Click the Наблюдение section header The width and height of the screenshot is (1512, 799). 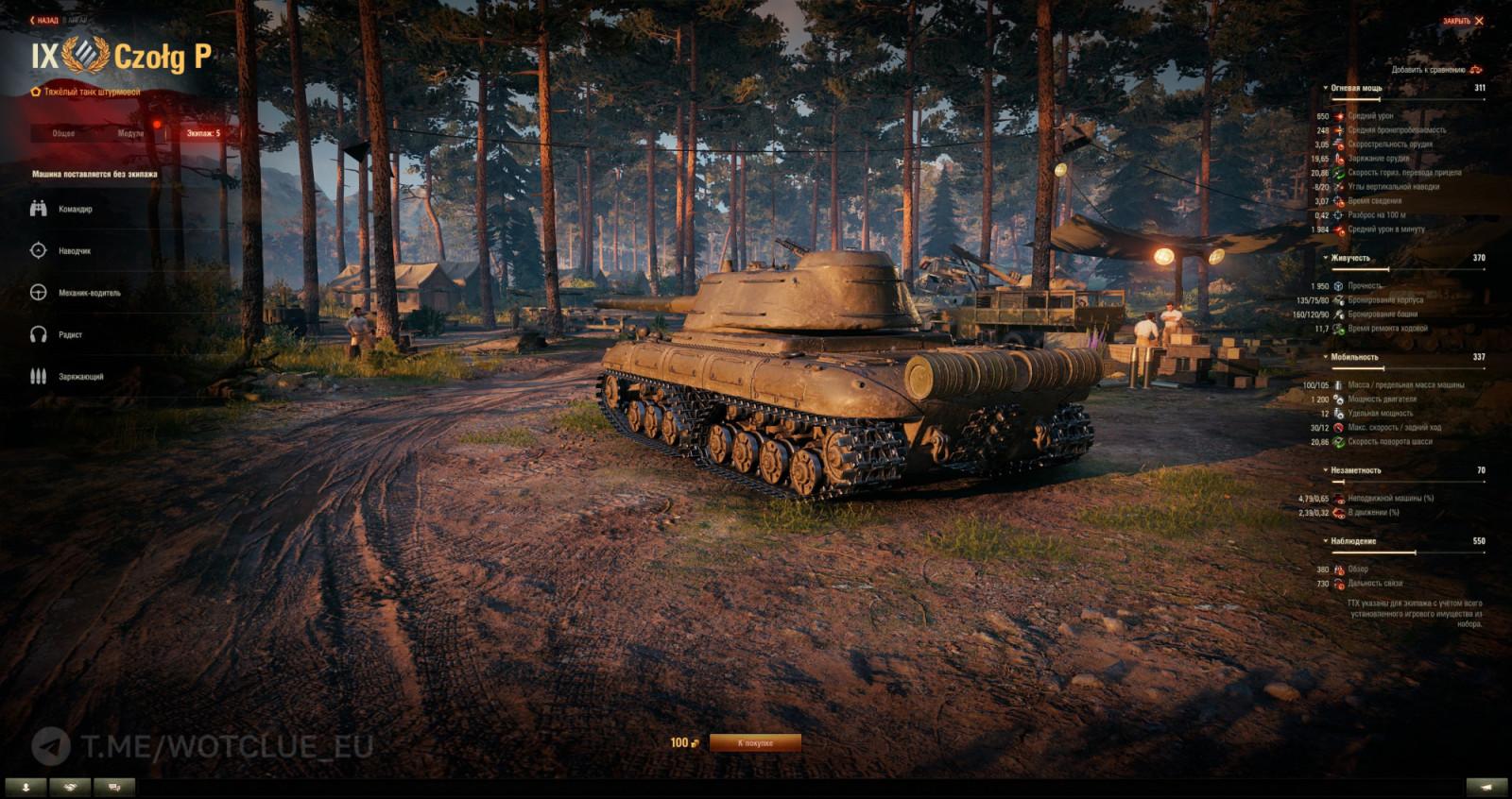pos(1351,538)
